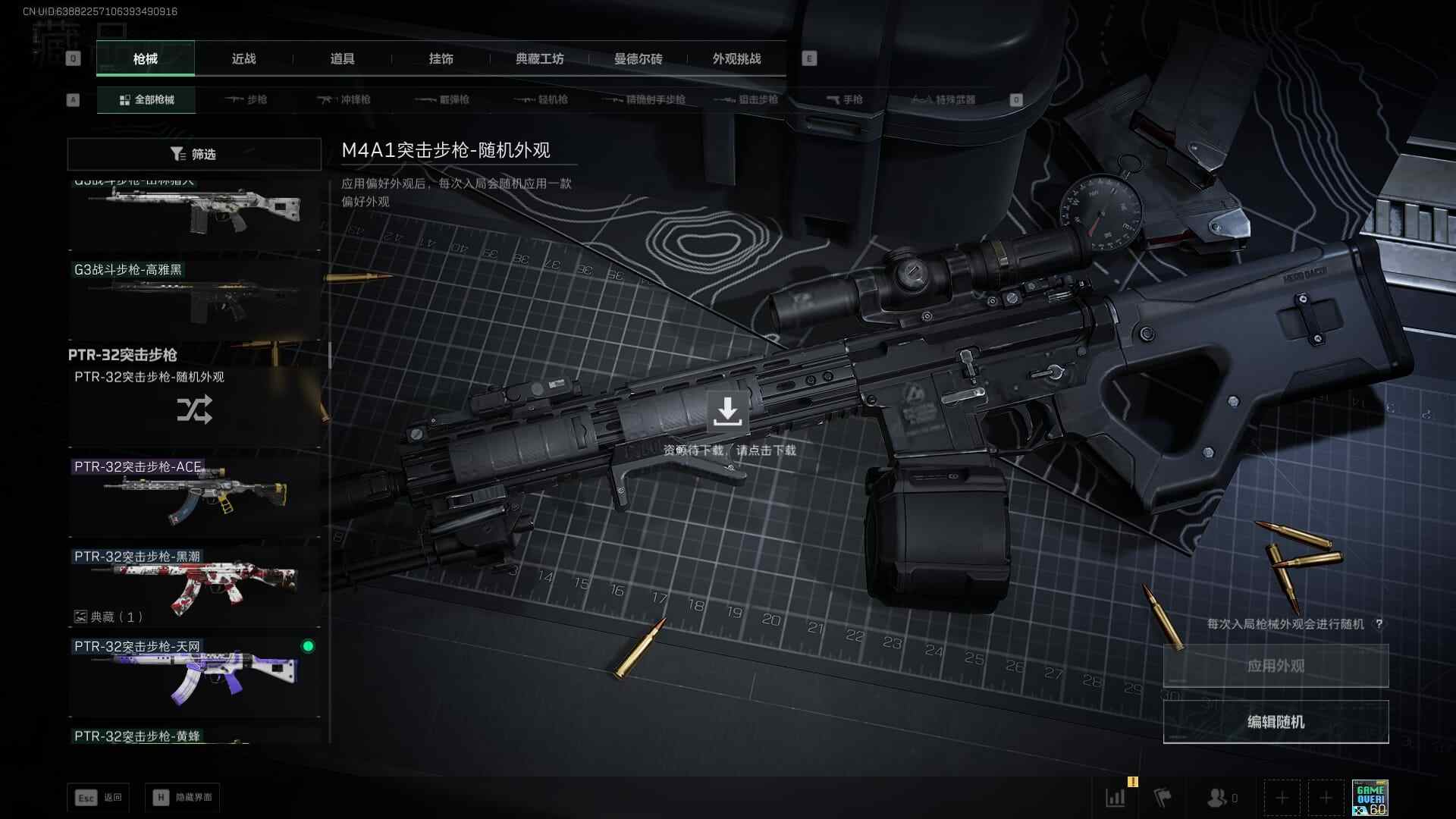Download the pending weapon skin resource

pos(727,412)
